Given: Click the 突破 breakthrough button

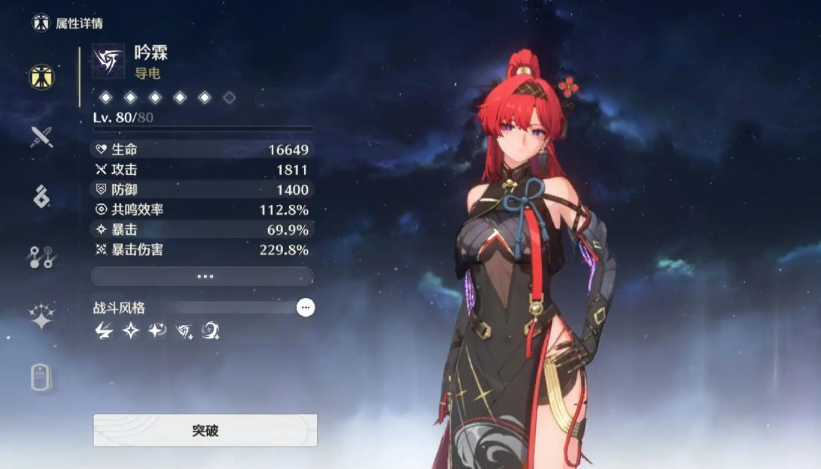Looking at the screenshot, I should 205,431.
